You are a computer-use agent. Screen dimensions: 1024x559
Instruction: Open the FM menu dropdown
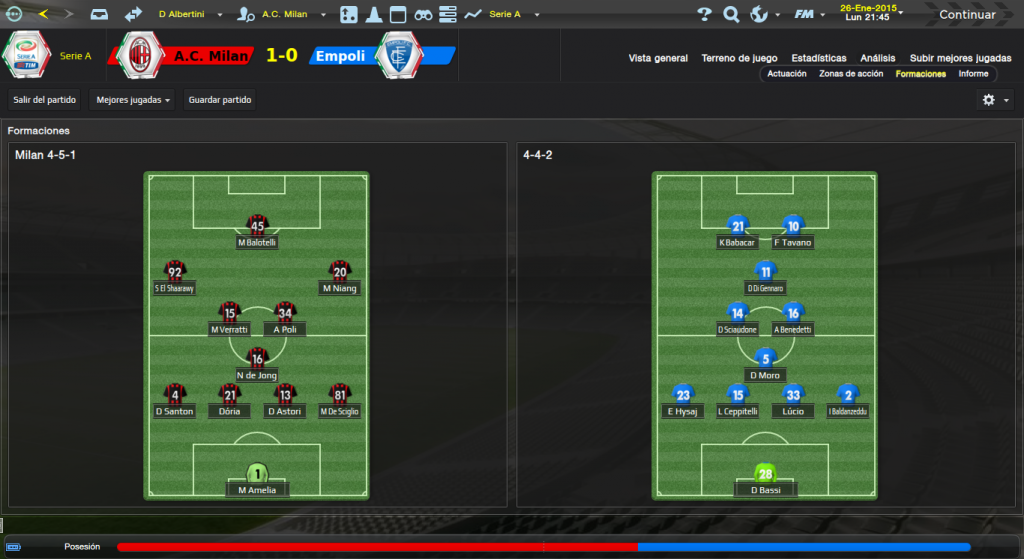[808, 15]
